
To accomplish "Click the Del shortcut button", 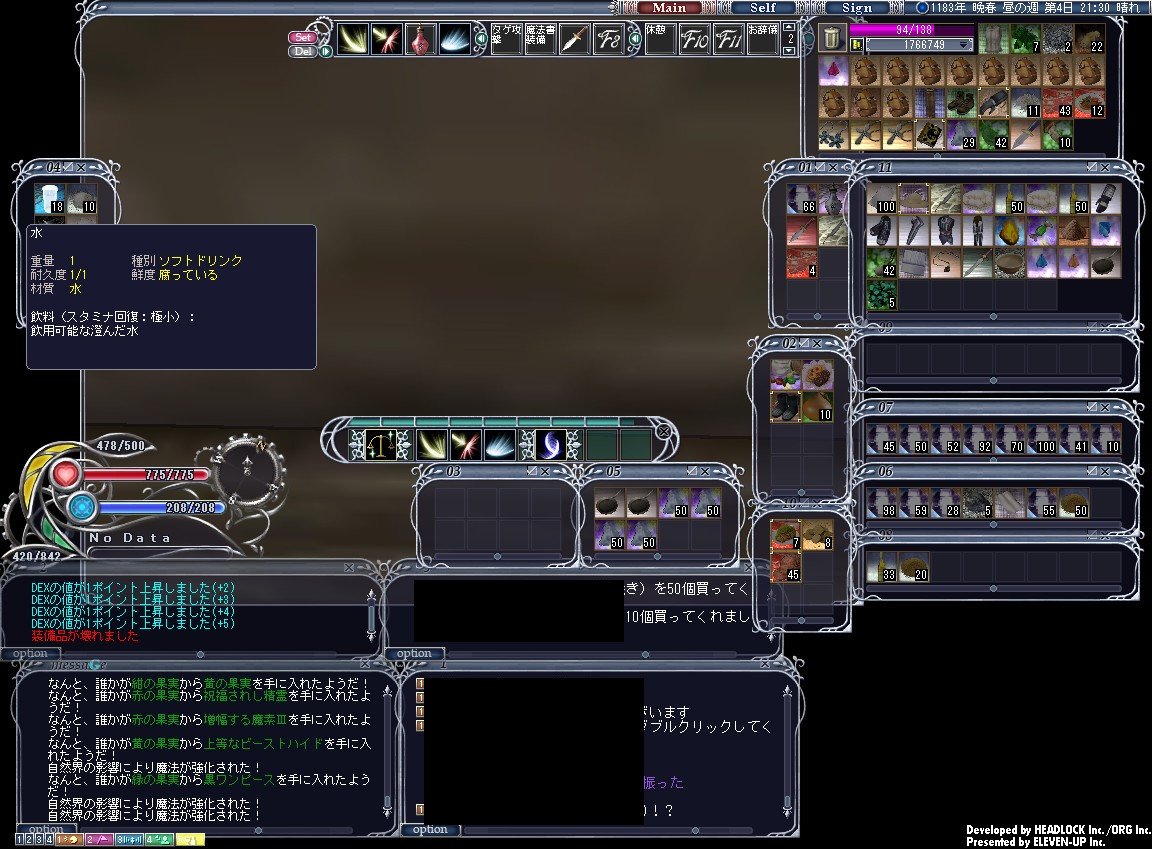I will 303,51.
